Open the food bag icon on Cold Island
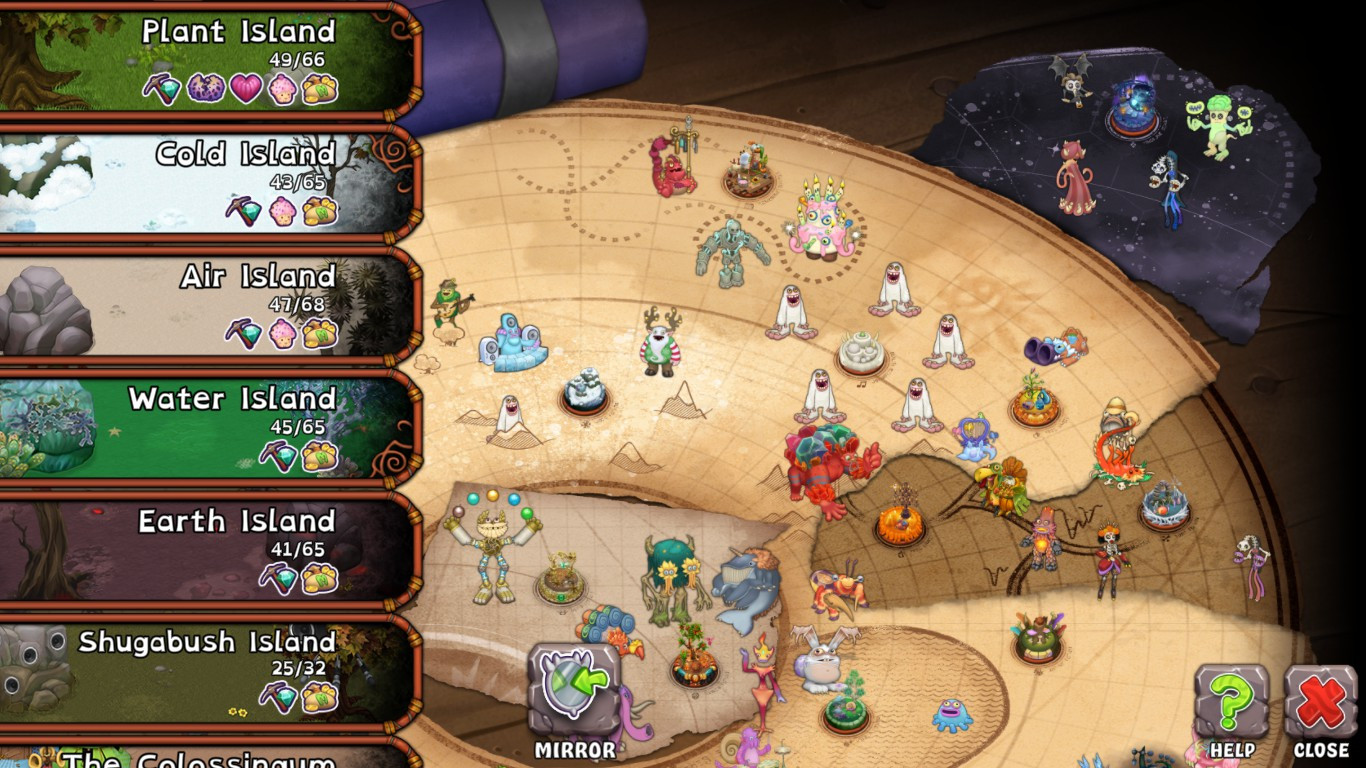This screenshot has height=768, width=1366. [x=319, y=212]
